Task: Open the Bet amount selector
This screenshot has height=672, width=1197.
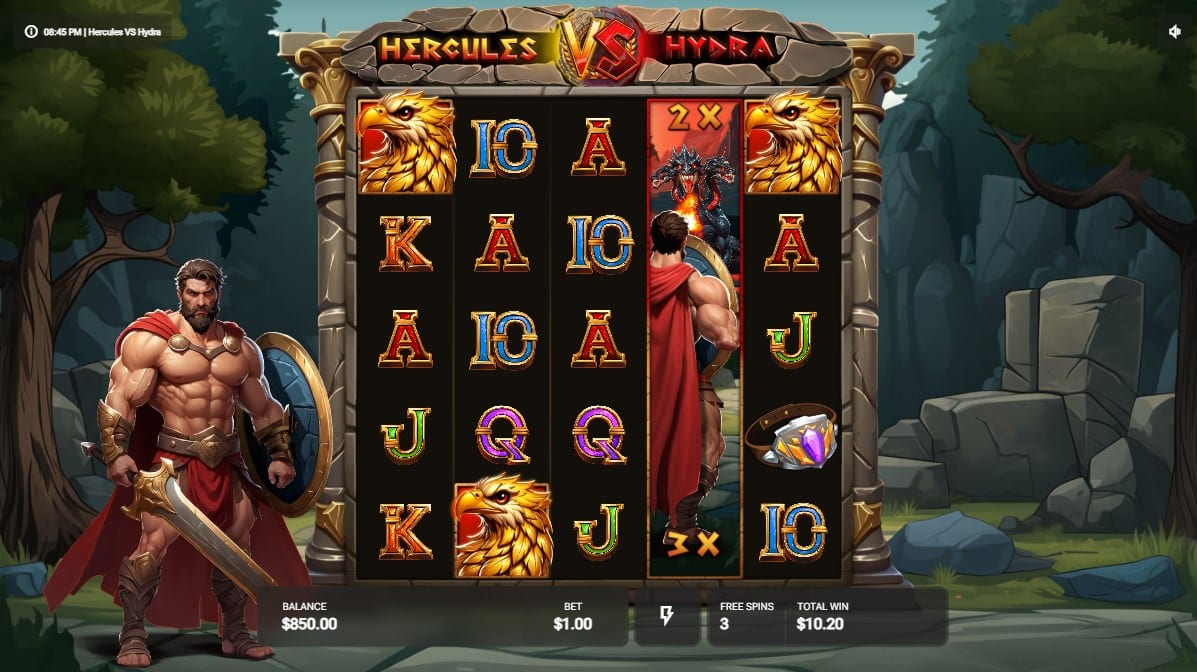Action: click(573, 616)
